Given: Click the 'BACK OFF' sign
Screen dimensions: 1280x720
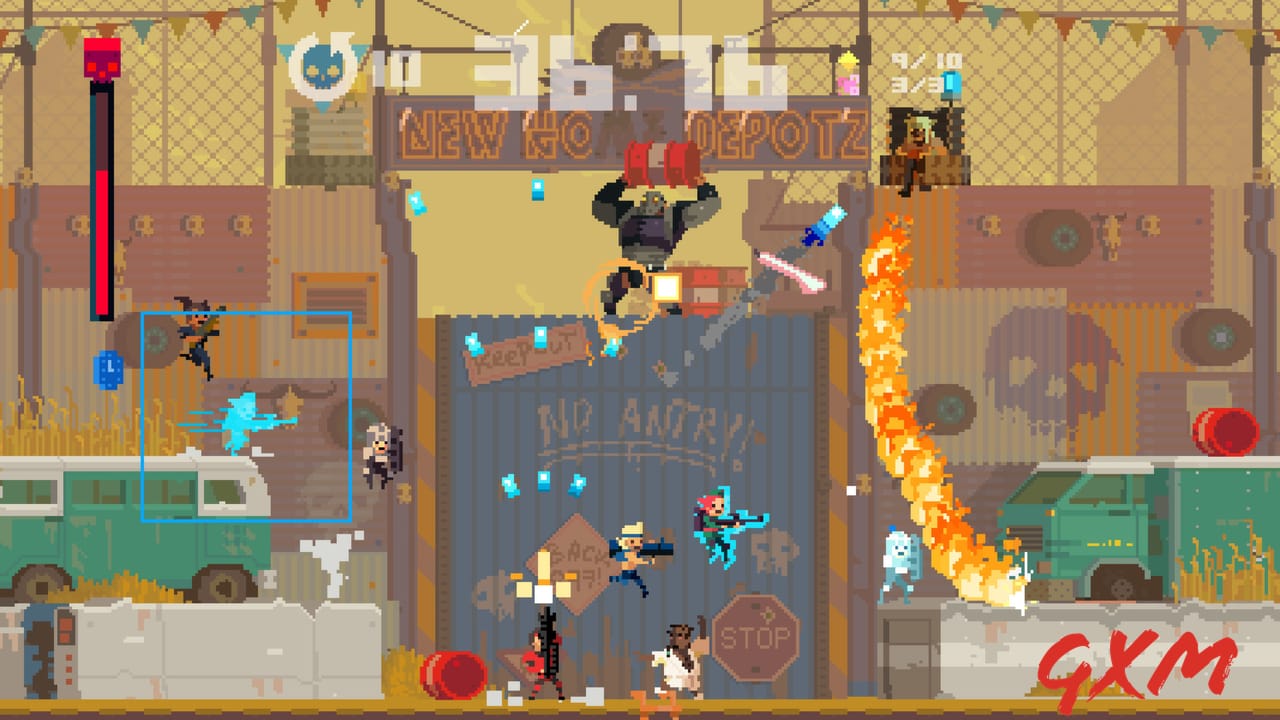Looking at the screenshot, I should coord(567,564).
